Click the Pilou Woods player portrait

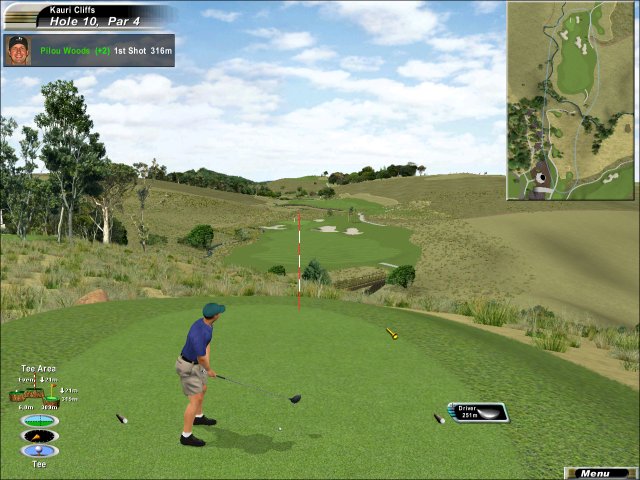point(17,50)
